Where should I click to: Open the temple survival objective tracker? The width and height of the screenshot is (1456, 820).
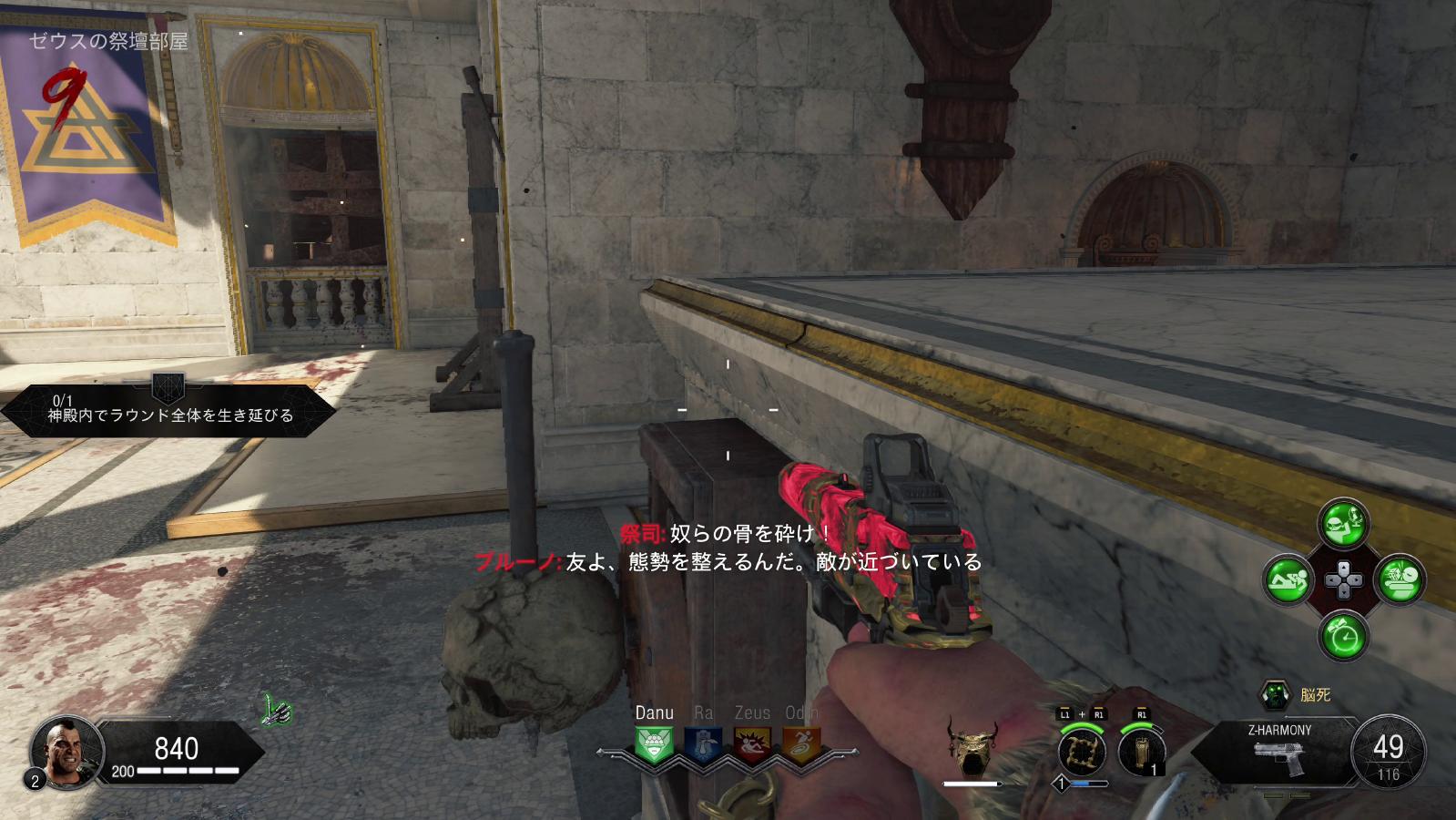point(168,410)
